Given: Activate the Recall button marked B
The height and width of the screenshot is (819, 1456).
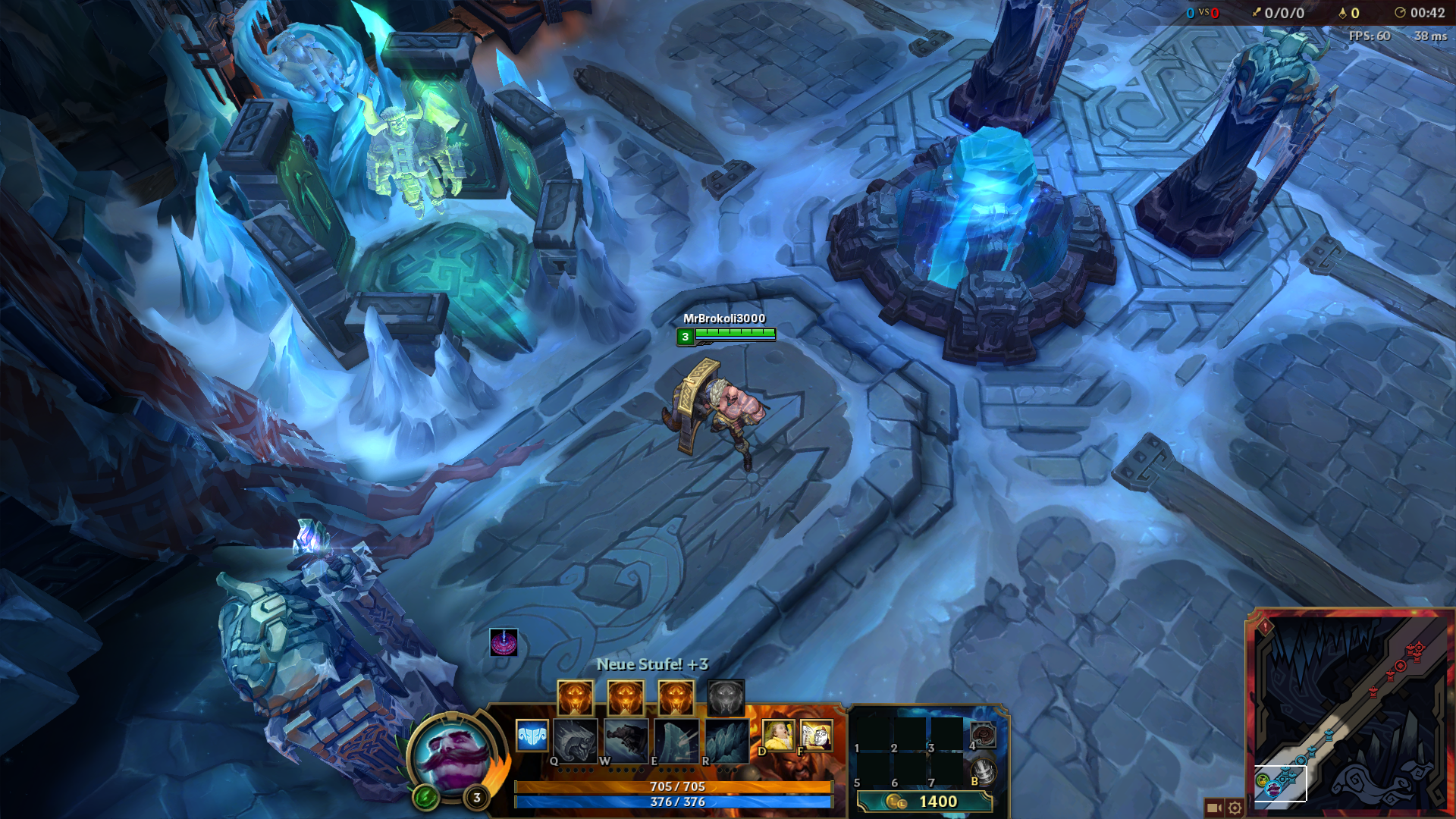Looking at the screenshot, I should 984,771.
